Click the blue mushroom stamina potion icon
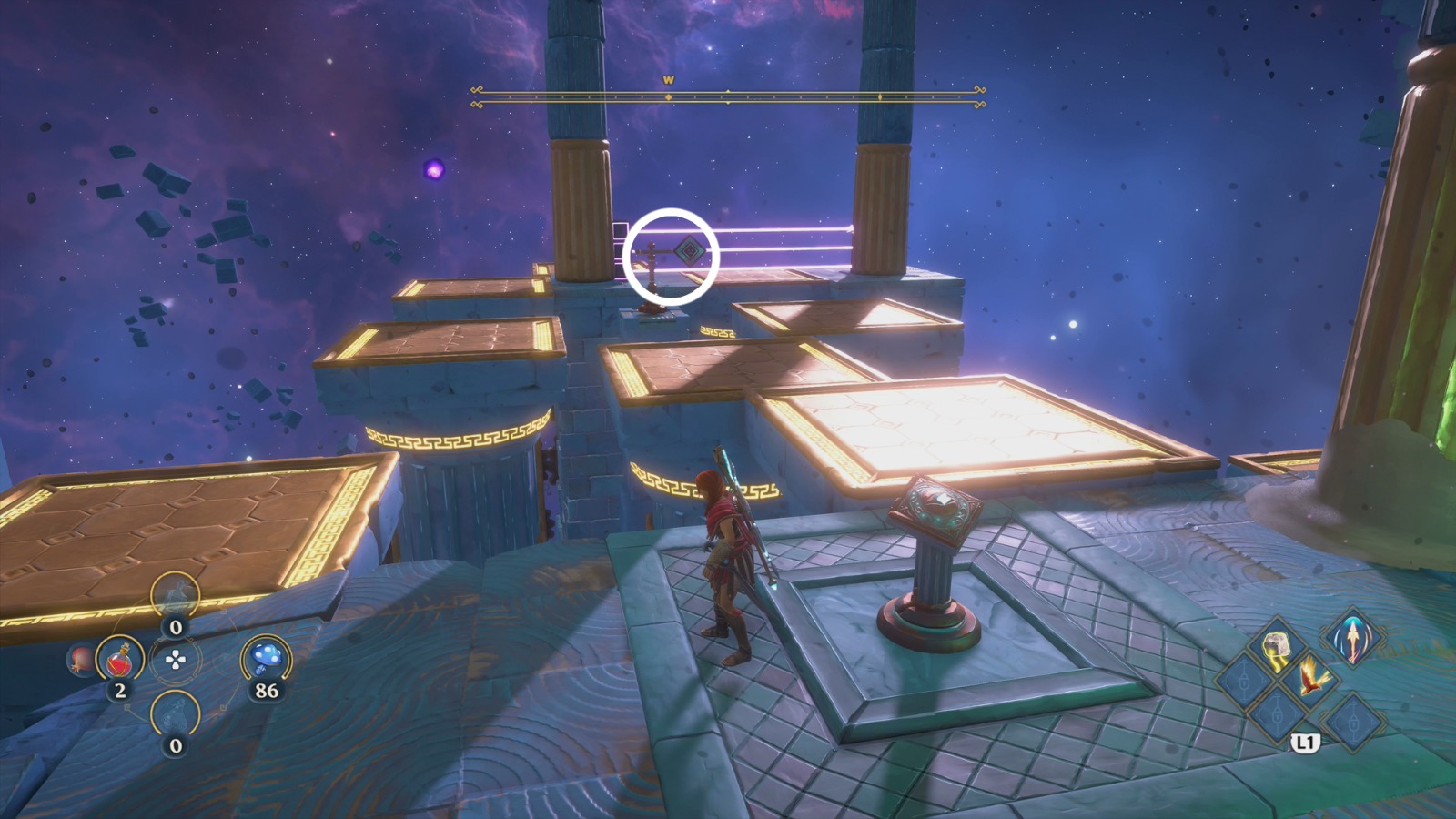Screen dimensions: 1456x819 (x=267, y=656)
